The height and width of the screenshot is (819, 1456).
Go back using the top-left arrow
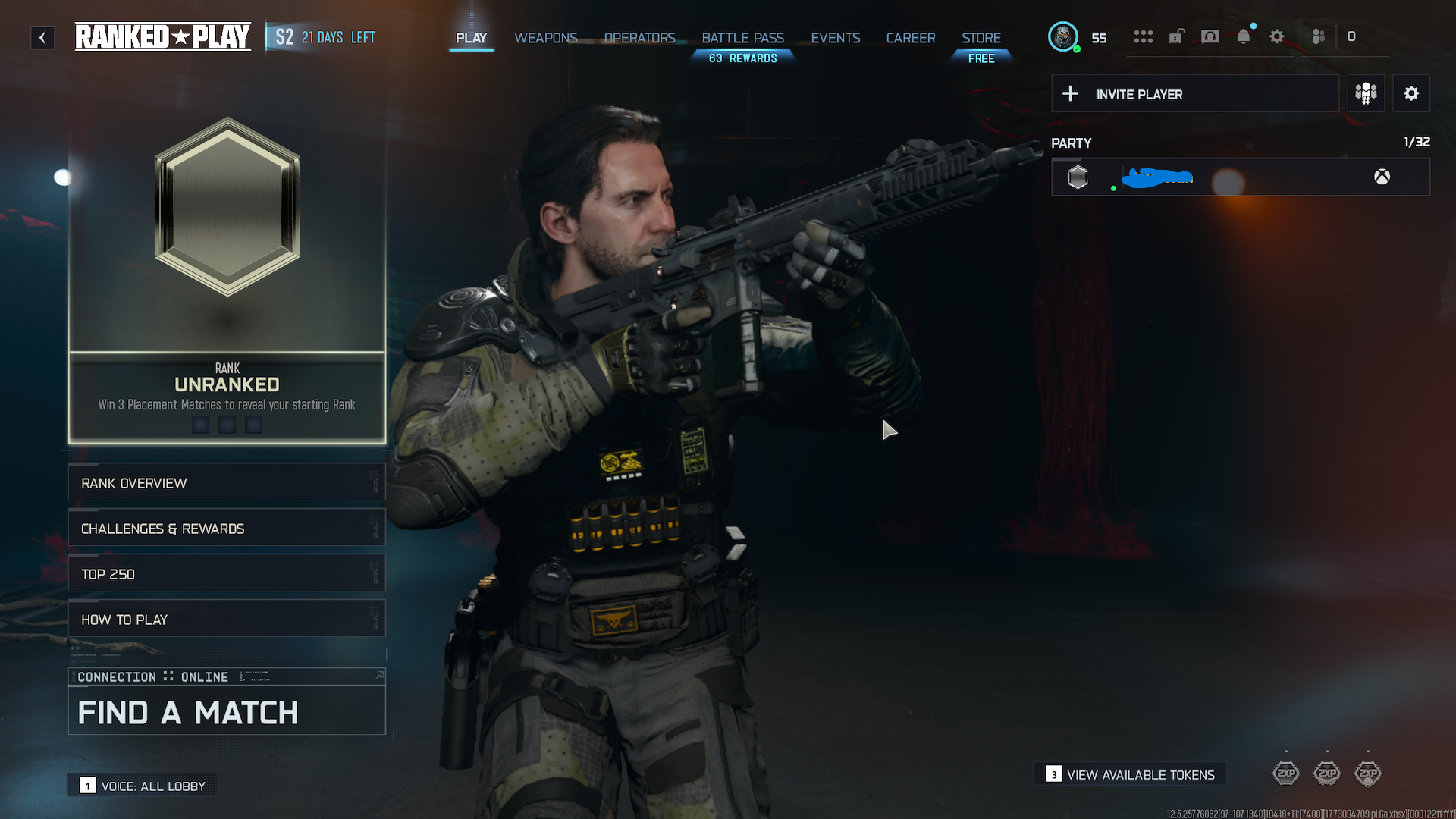pos(42,37)
